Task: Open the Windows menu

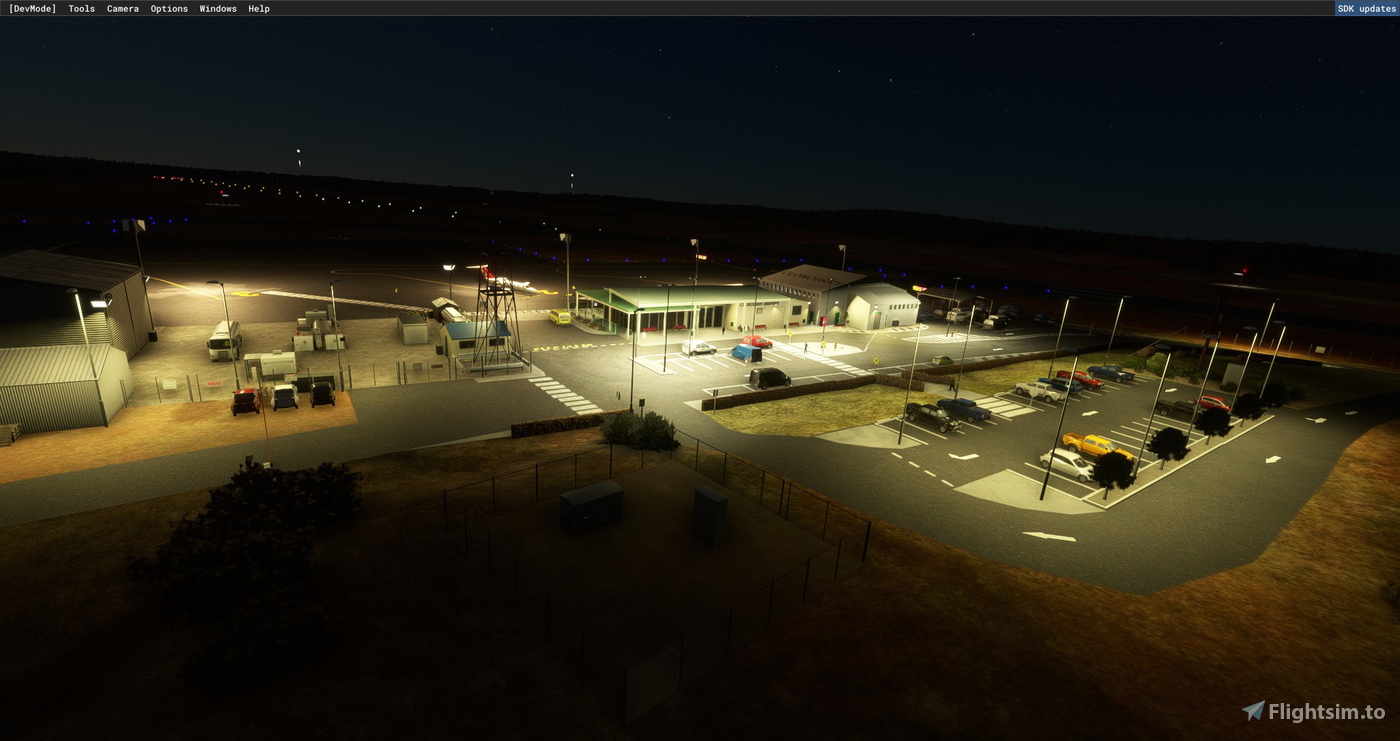Action: 217,8
